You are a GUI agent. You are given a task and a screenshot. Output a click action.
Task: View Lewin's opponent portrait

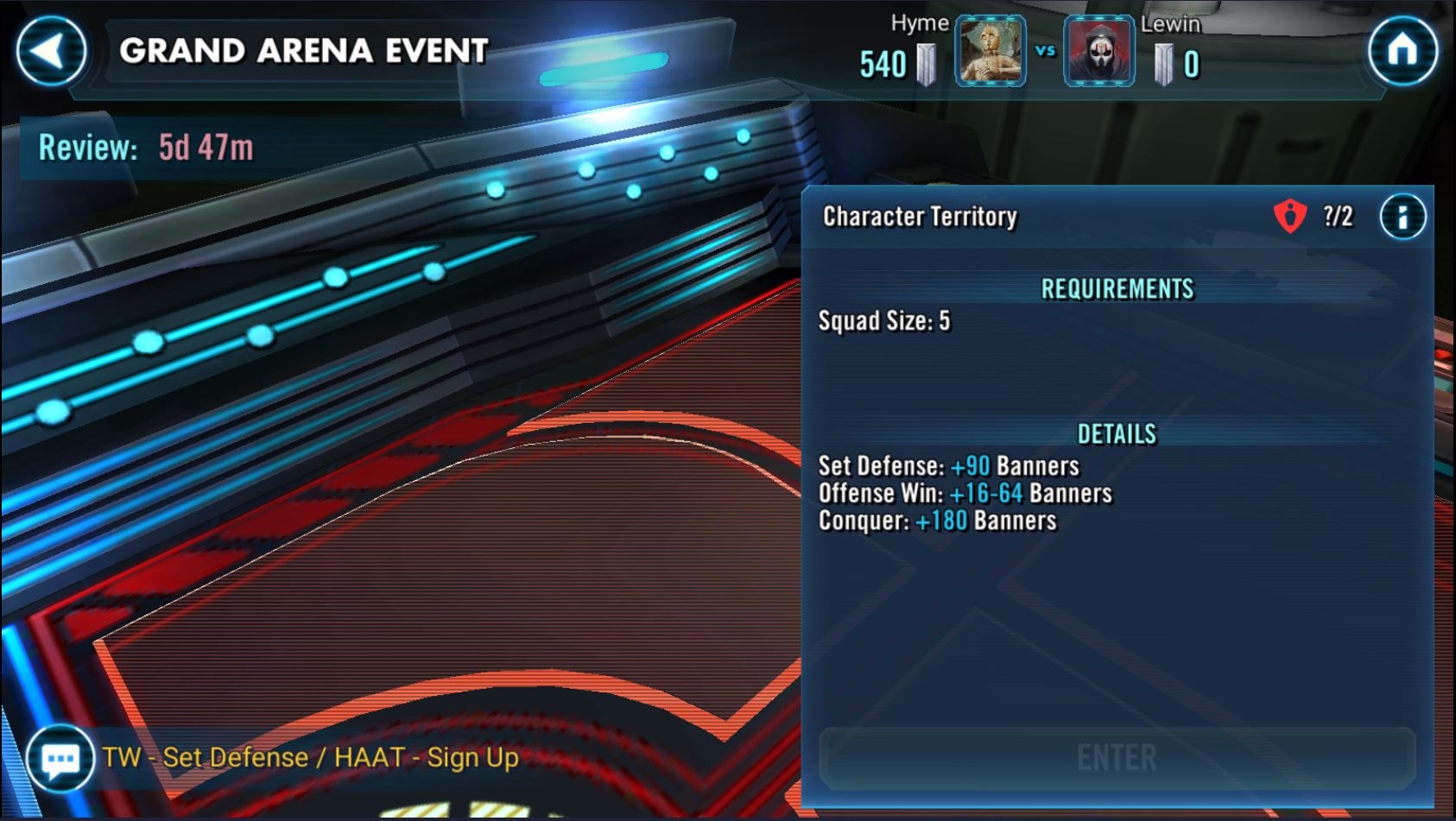(x=1098, y=52)
